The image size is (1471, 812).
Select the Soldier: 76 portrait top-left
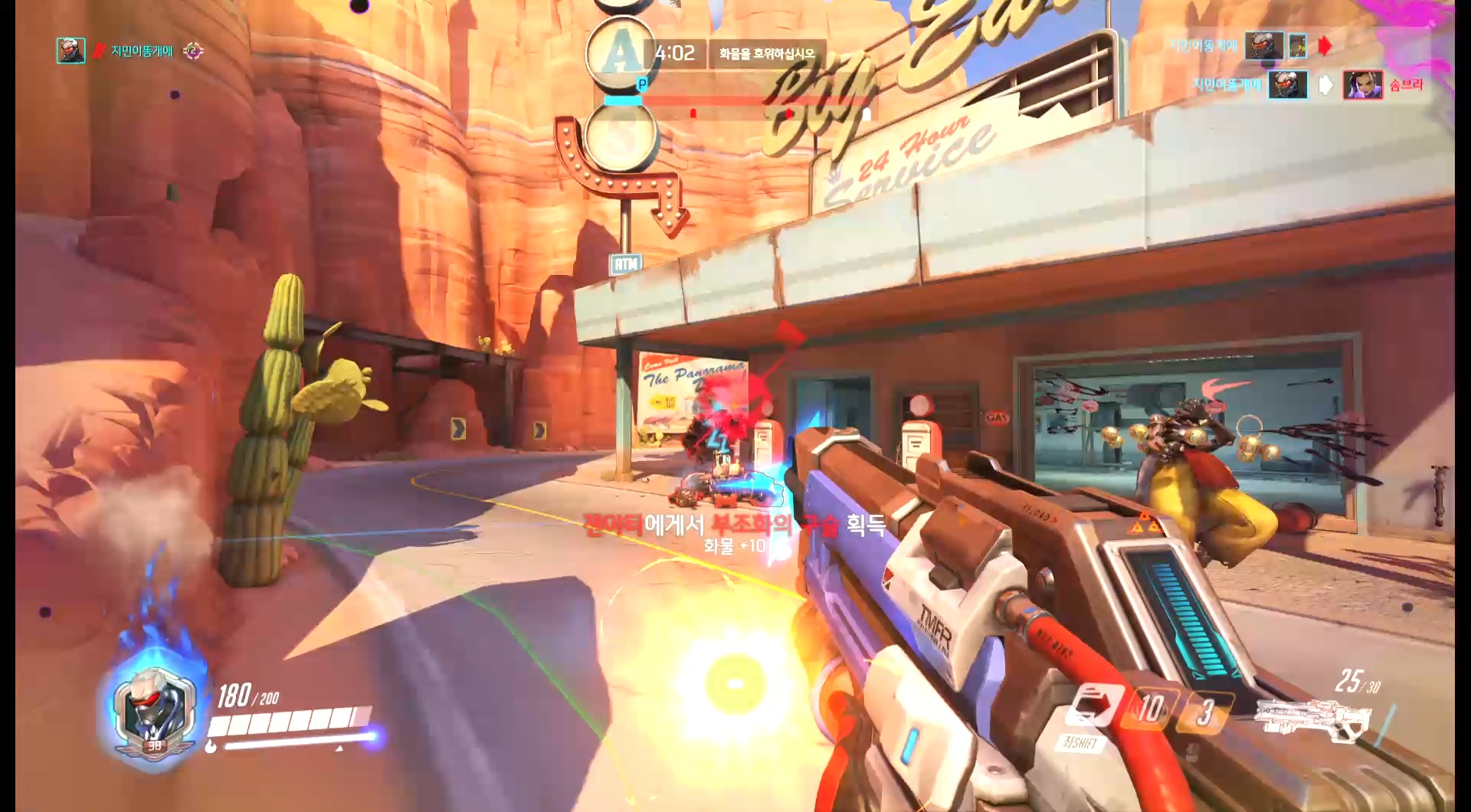70,52
